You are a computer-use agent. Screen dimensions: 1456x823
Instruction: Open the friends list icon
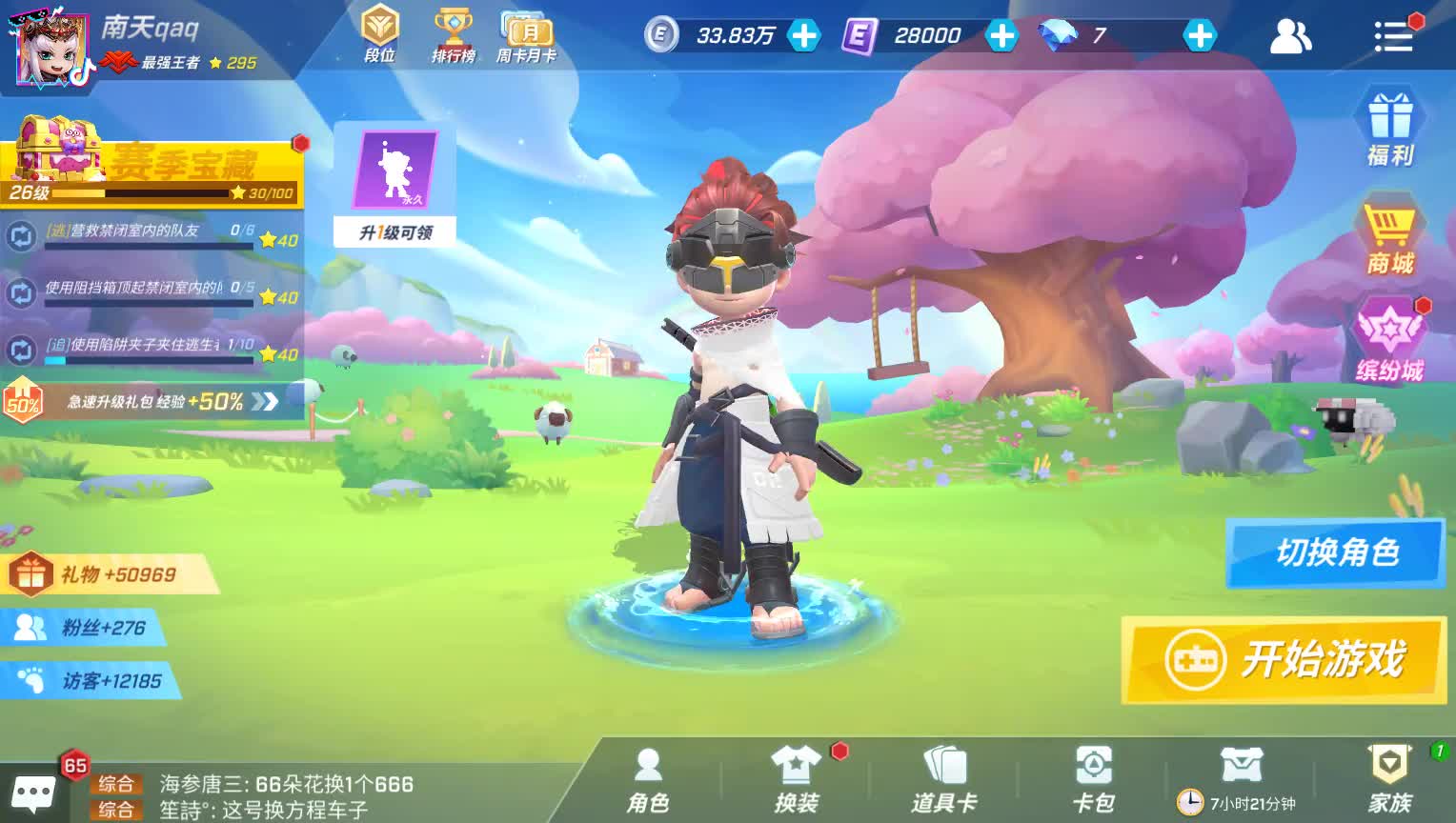1291,36
